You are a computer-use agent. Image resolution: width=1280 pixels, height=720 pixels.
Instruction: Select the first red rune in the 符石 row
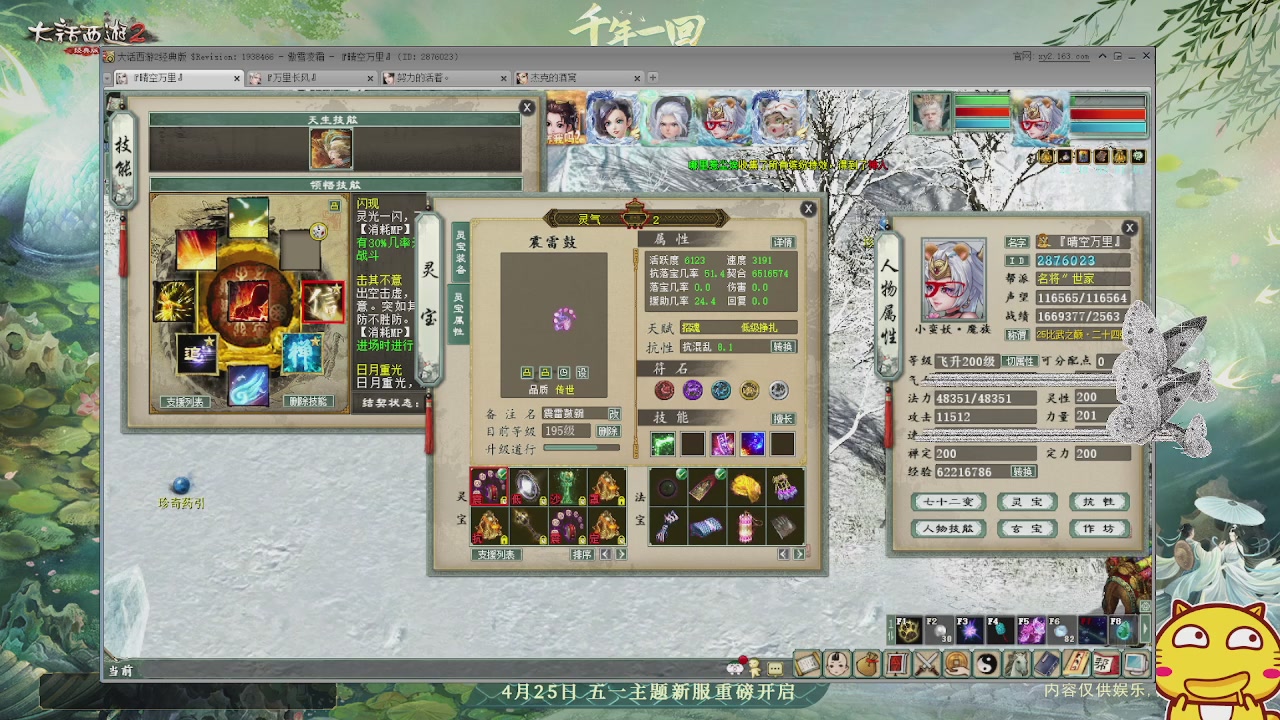[663, 389]
